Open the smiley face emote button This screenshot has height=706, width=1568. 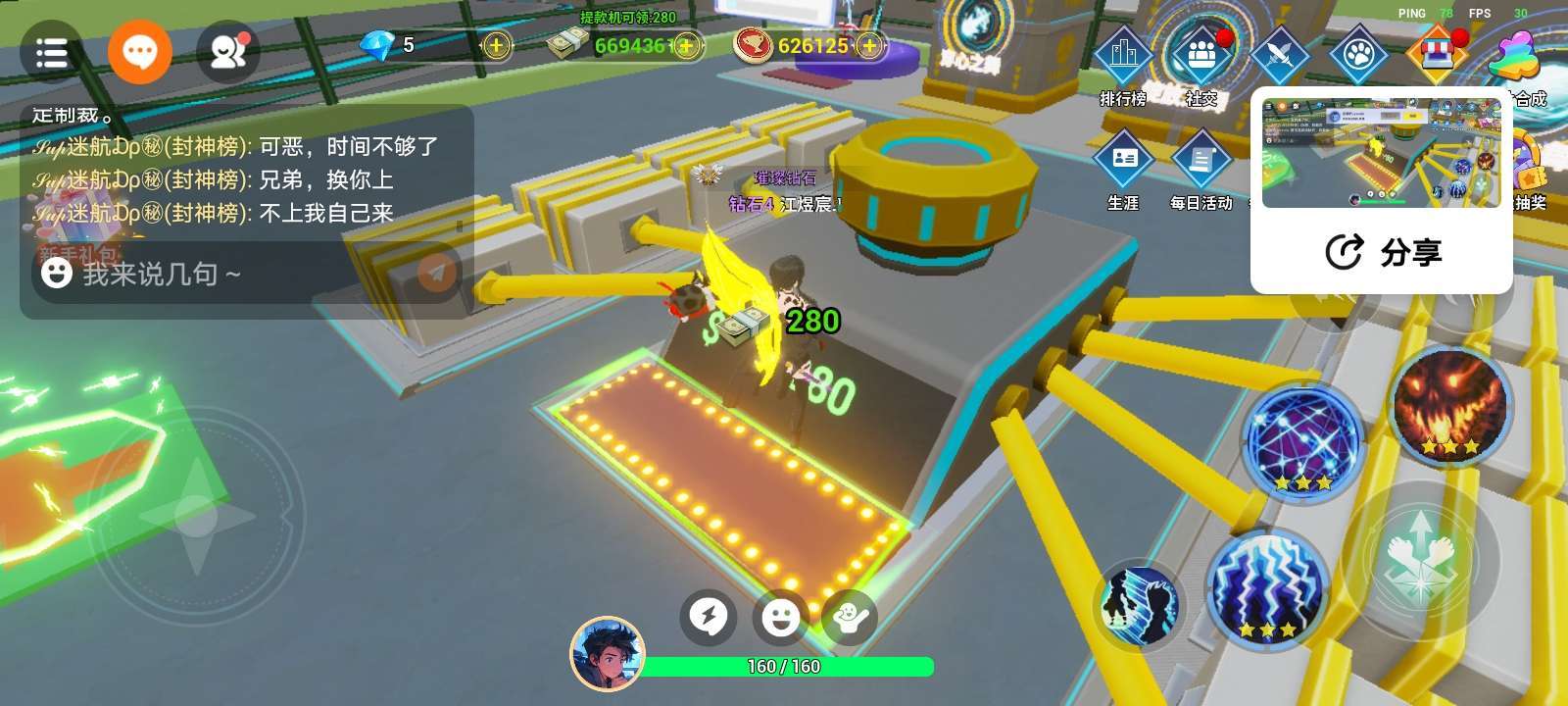point(780,617)
